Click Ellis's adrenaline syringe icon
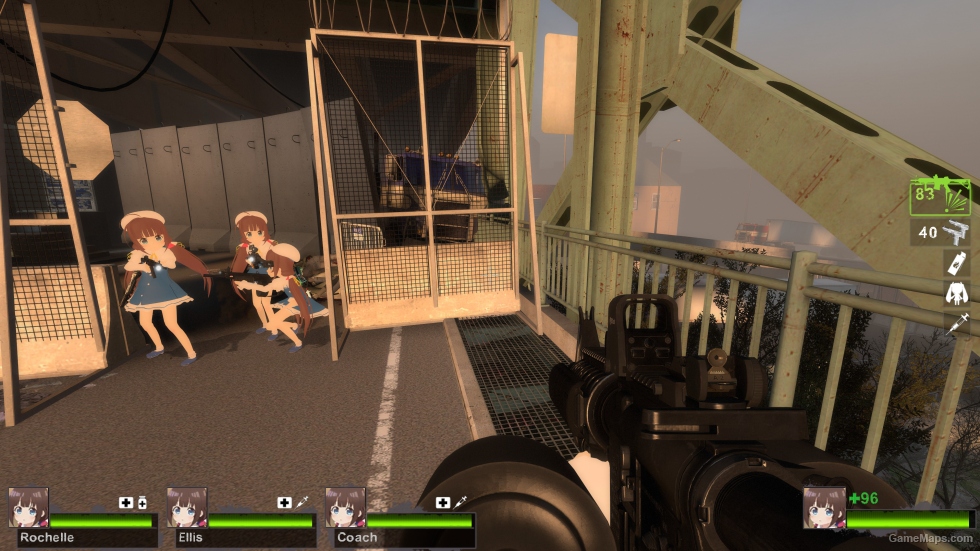980x551 pixels. (x=301, y=502)
